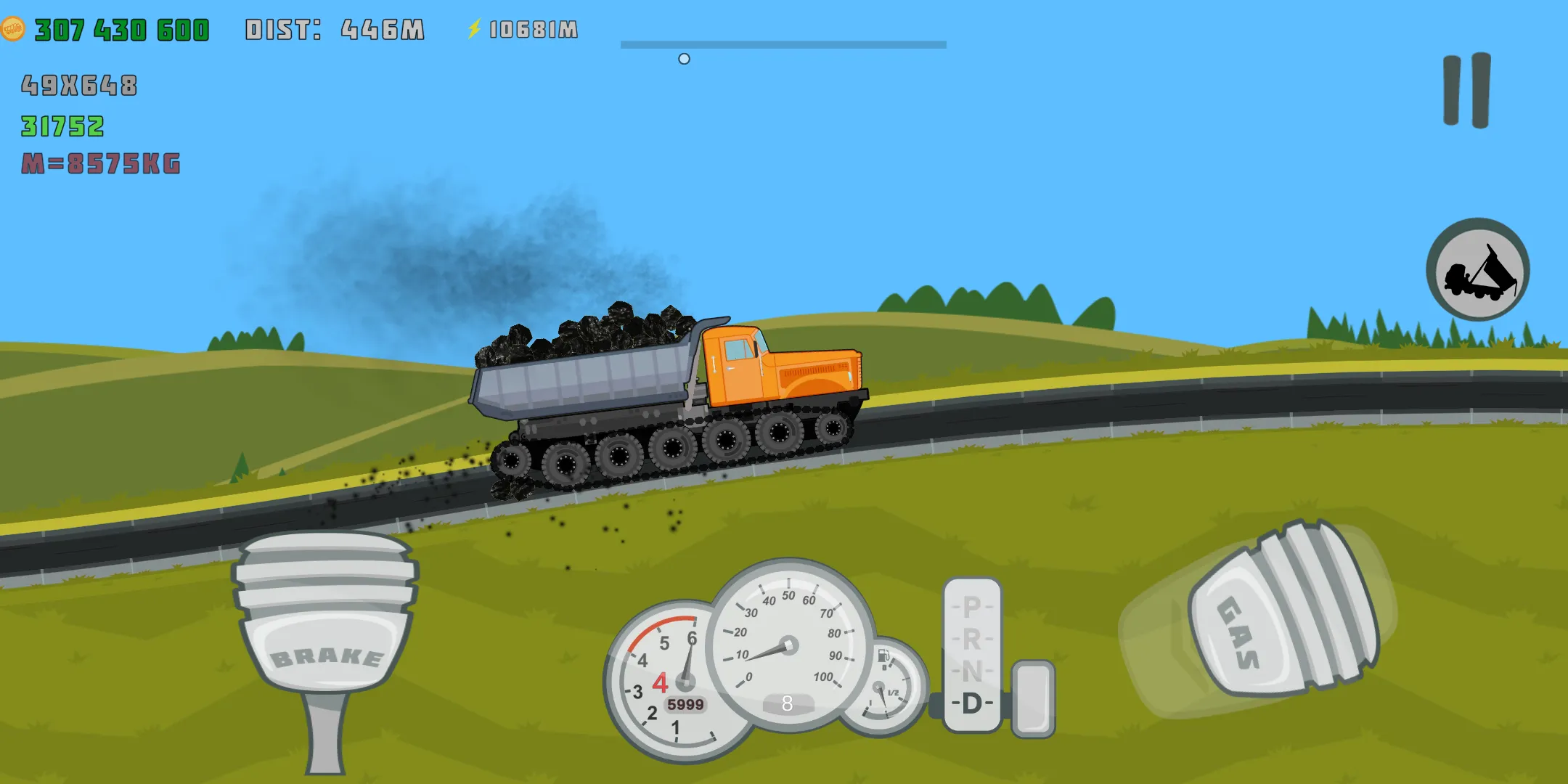Click the level progress knob on the top bar
The image size is (1568, 784).
pos(682,59)
